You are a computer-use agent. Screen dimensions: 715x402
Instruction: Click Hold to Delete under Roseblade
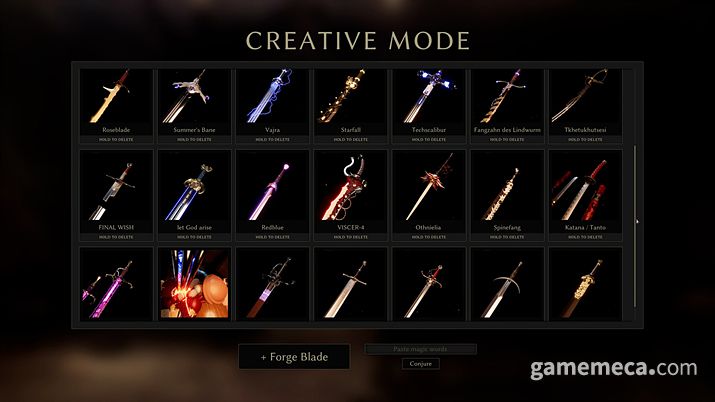click(117, 139)
